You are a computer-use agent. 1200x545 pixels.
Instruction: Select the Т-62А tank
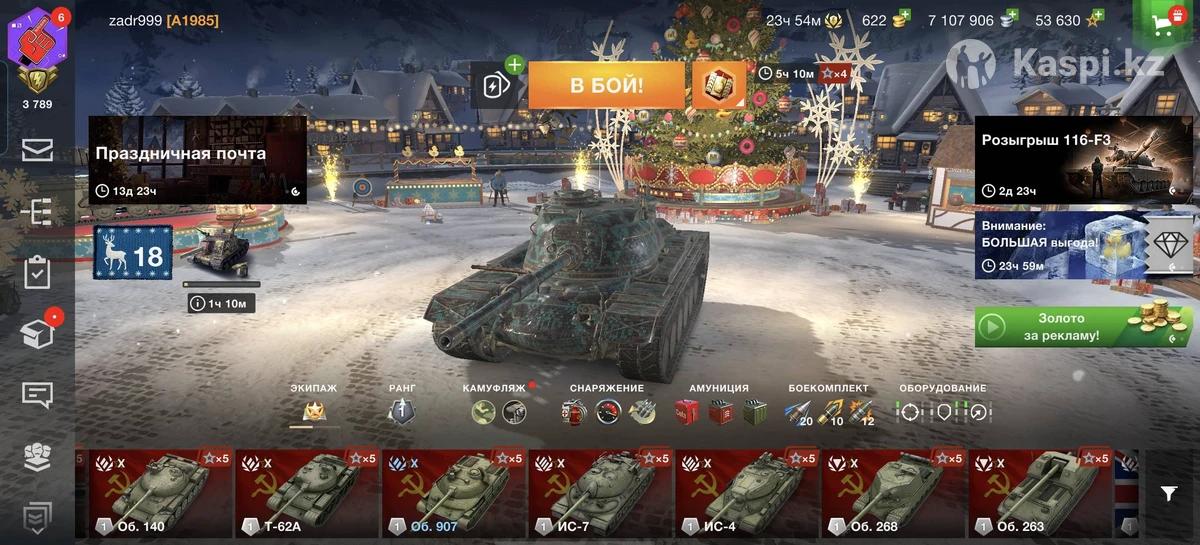[x=308, y=493]
